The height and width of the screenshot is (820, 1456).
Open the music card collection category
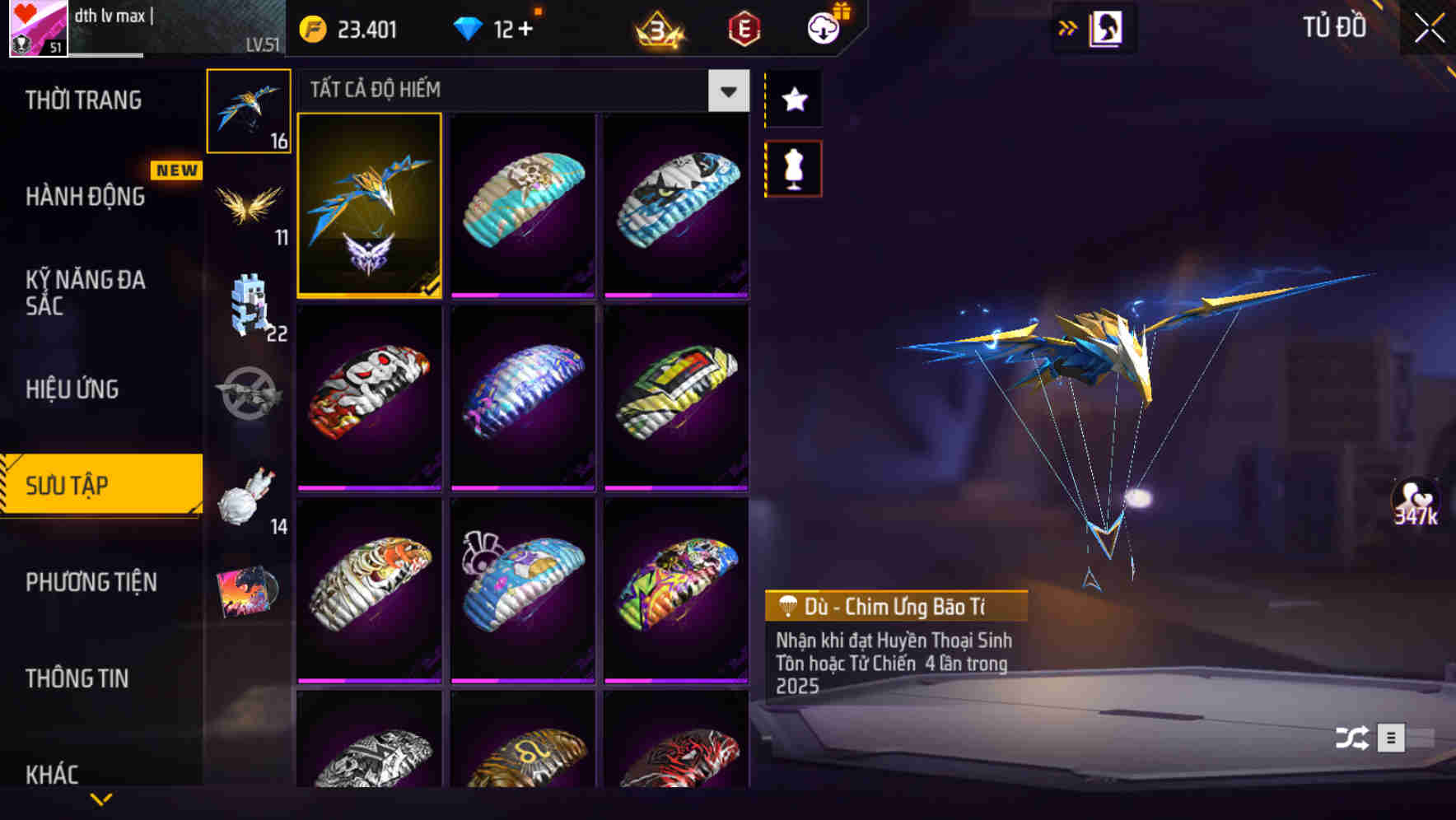point(249,589)
